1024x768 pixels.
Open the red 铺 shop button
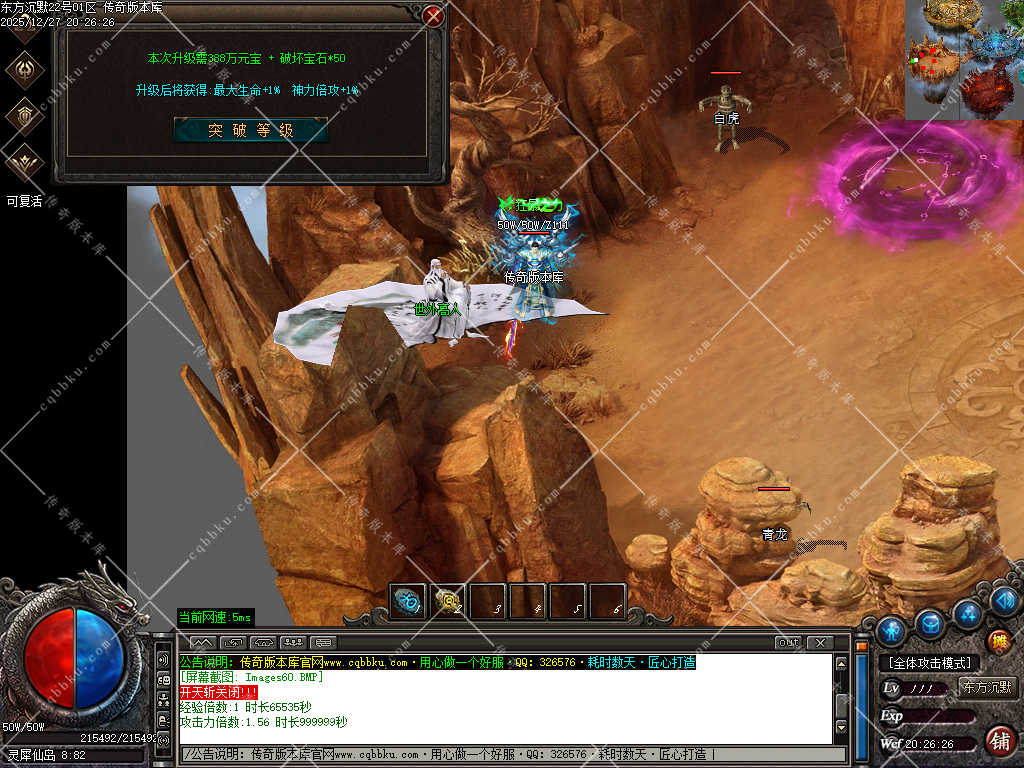(997, 740)
